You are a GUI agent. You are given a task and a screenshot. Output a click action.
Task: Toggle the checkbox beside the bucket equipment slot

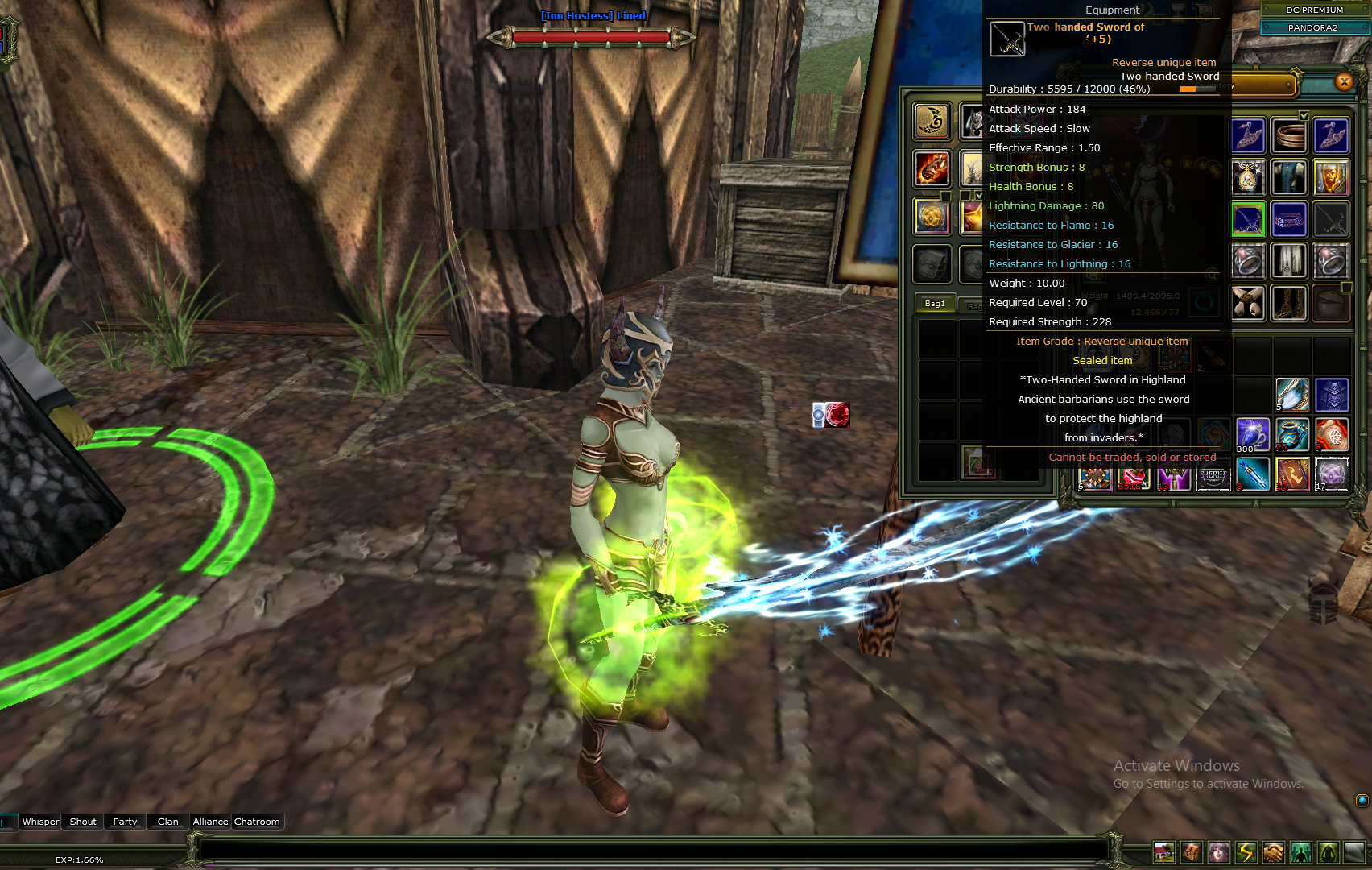coord(1346,288)
